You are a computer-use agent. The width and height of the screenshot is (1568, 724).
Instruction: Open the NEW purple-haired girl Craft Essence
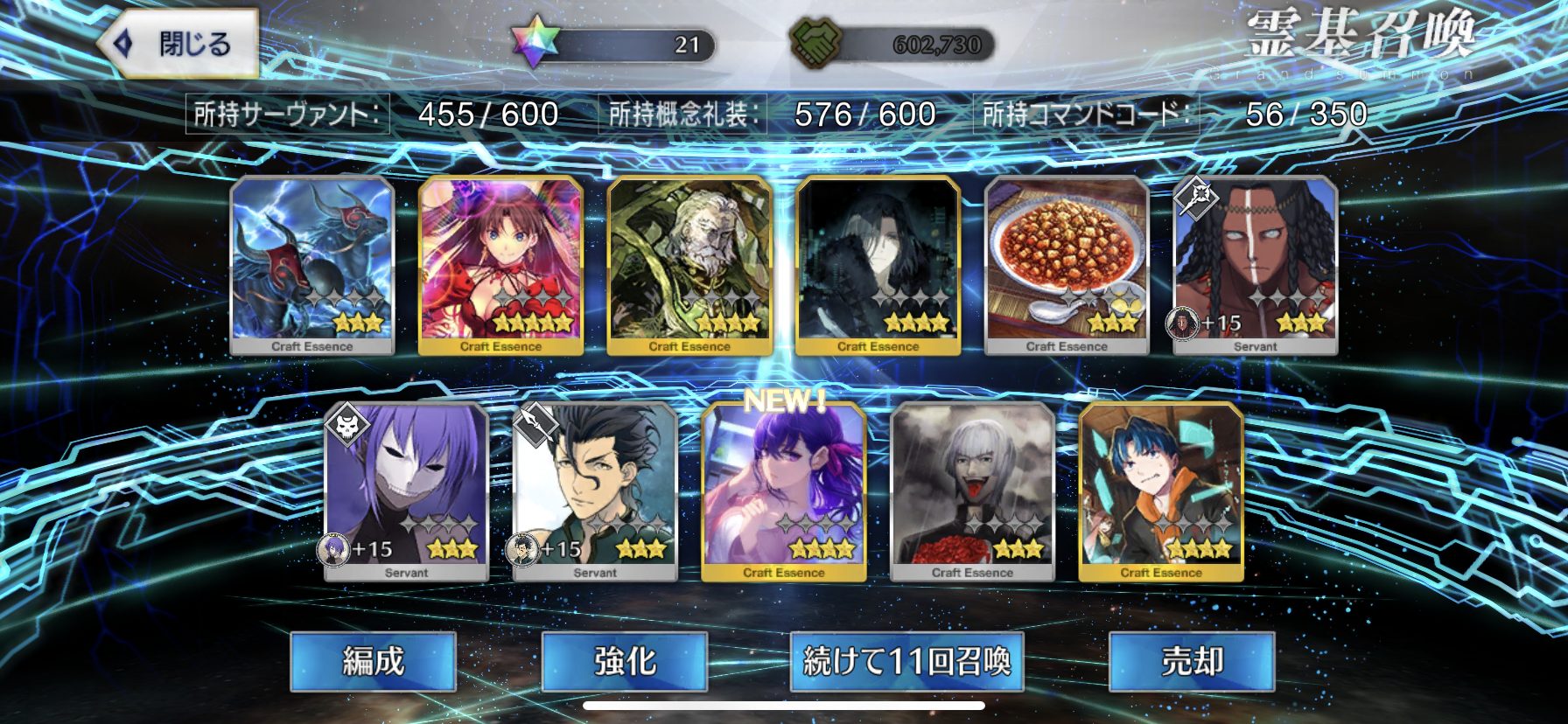pos(784,491)
